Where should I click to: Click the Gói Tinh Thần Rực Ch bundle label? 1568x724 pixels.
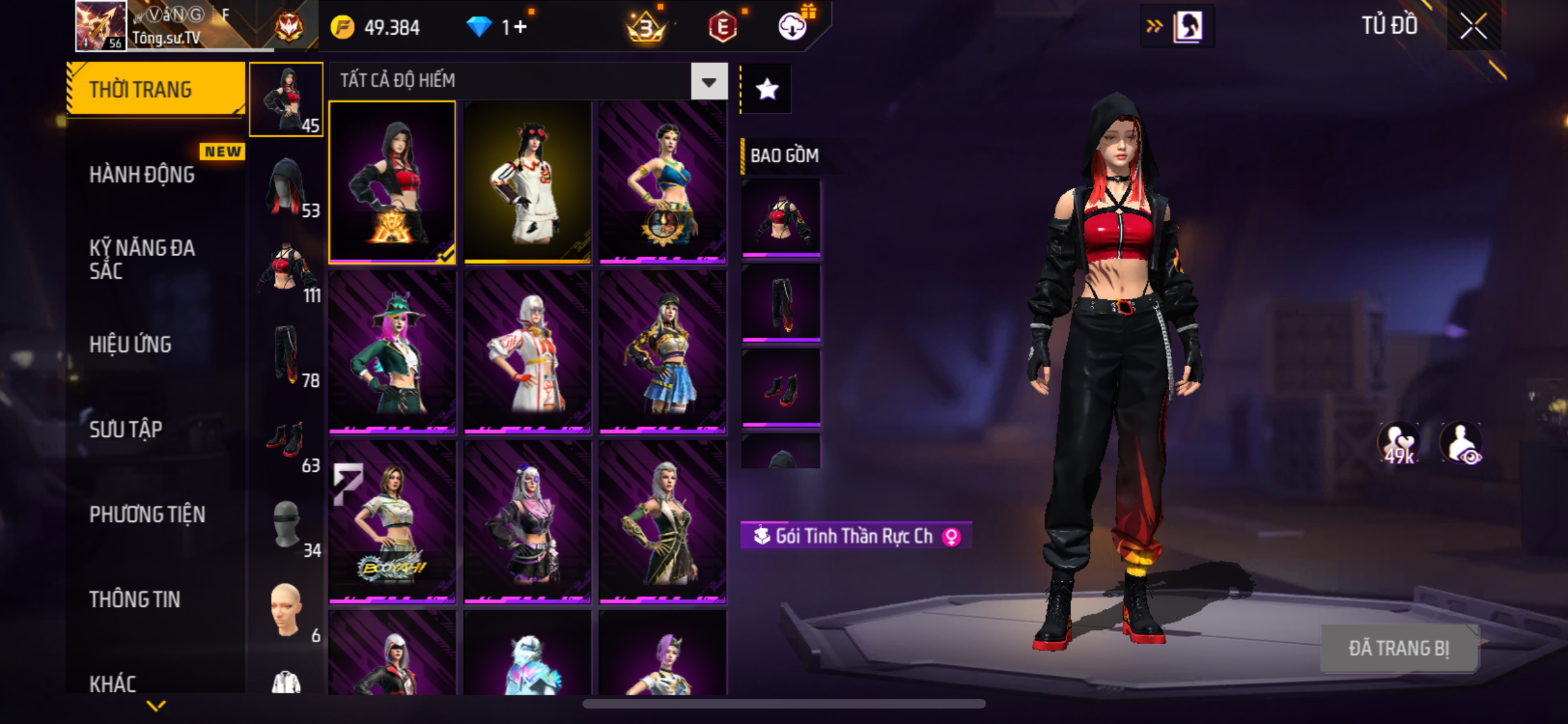855,535
